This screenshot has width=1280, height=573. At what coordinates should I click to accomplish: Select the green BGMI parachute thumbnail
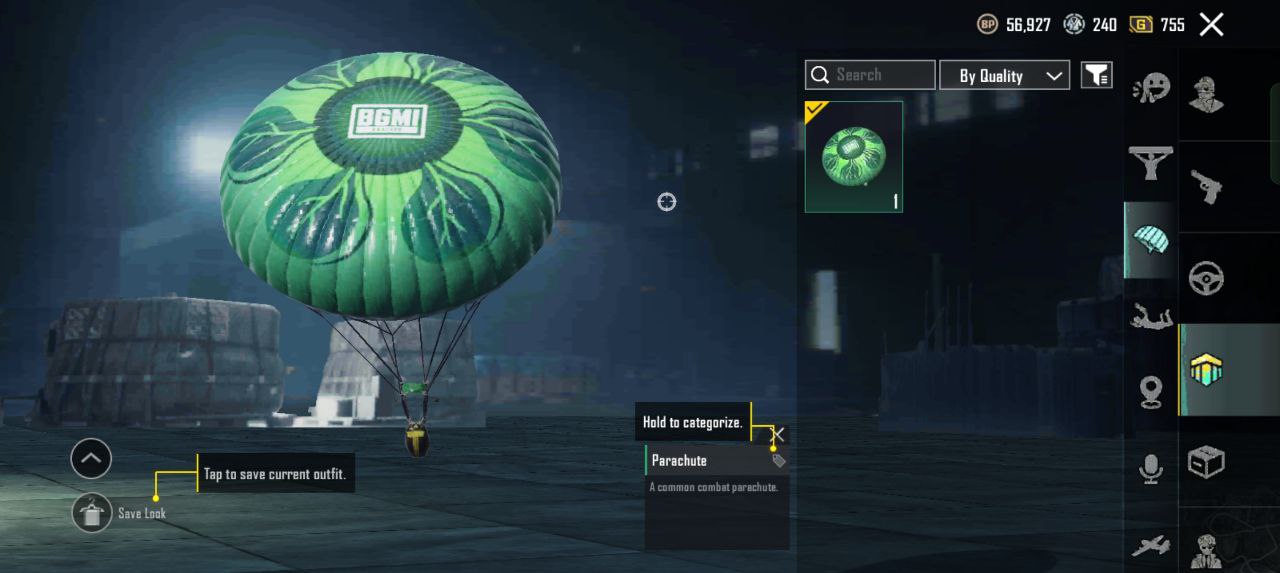pyautogui.click(x=854, y=156)
